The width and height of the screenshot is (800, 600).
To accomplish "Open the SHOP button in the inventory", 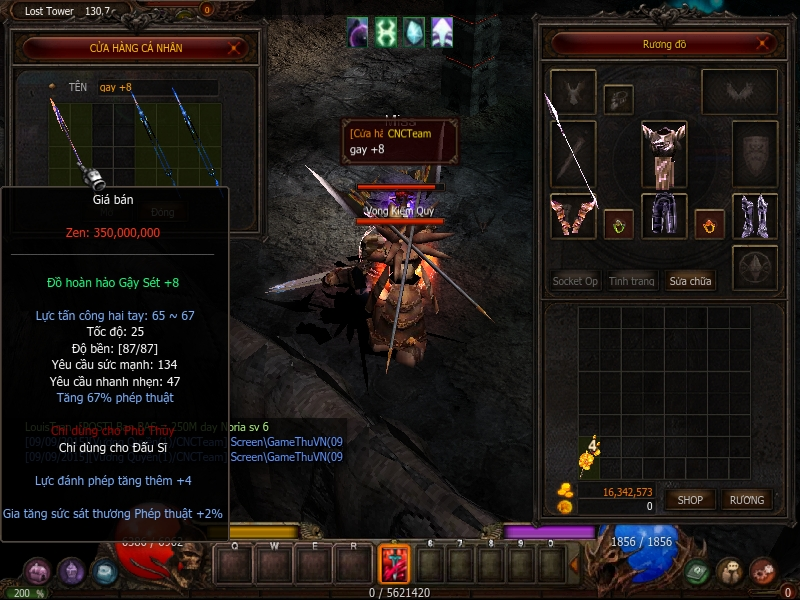I will (690, 499).
